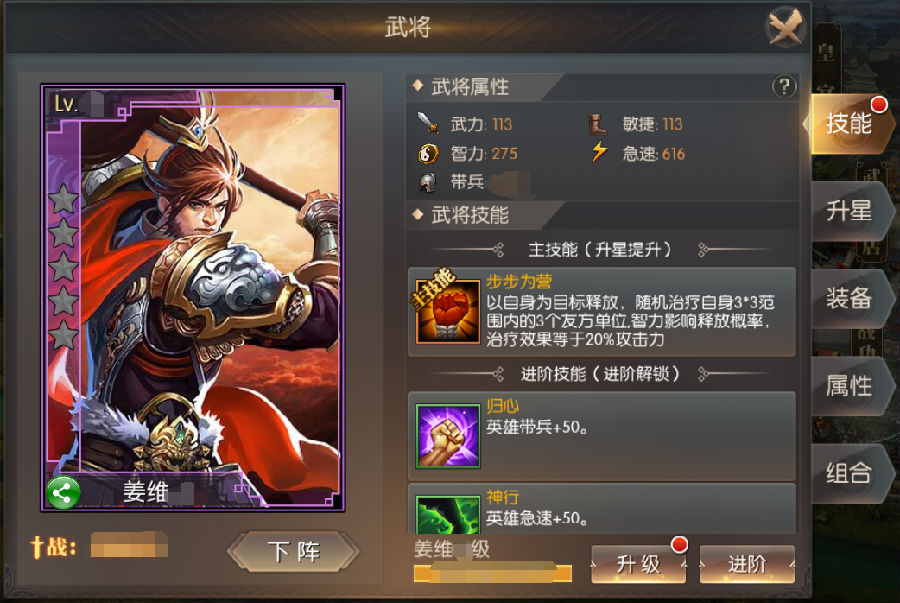
Task: Open the 组合 combination tab
Action: (848, 473)
